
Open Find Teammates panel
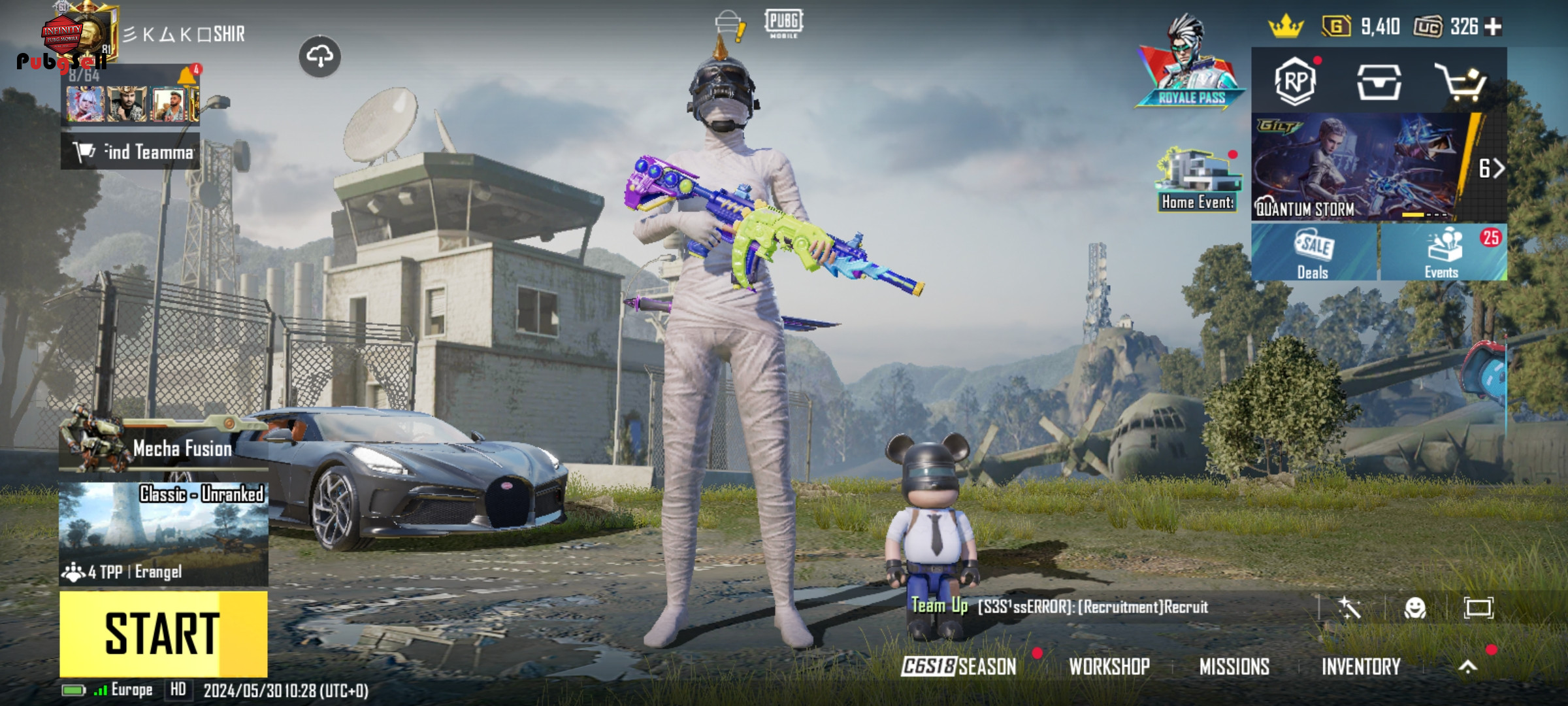point(131,152)
